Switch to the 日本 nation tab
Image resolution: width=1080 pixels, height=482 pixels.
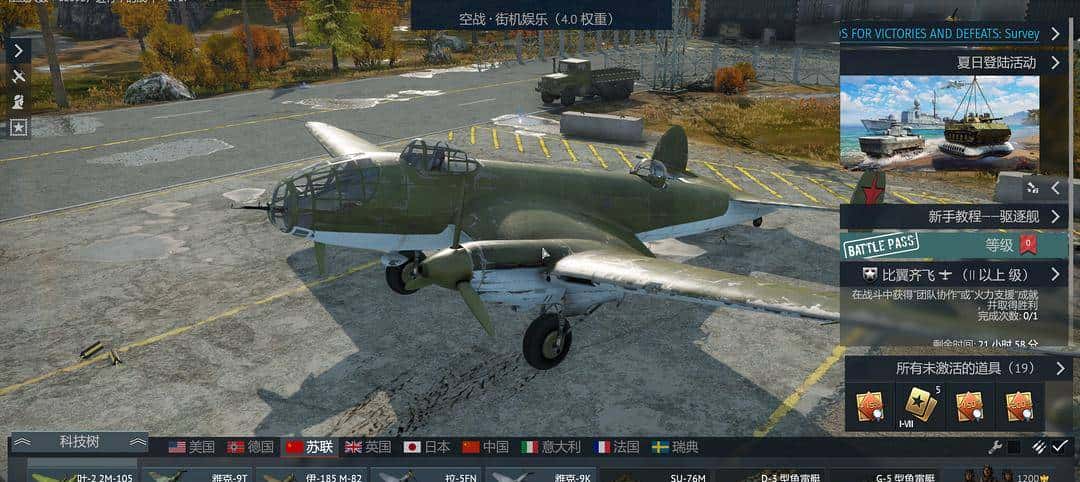[x=427, y=447]
